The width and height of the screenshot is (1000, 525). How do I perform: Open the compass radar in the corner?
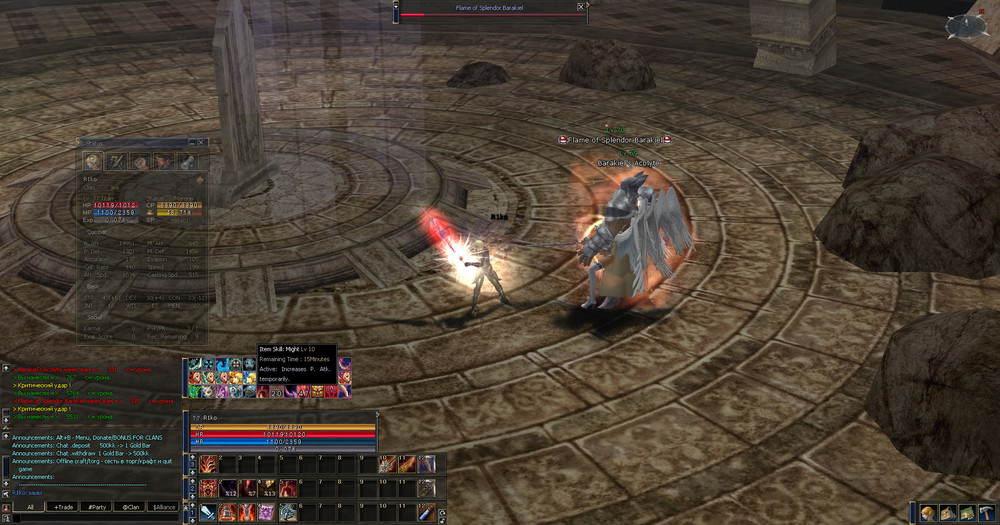[964, 26]
